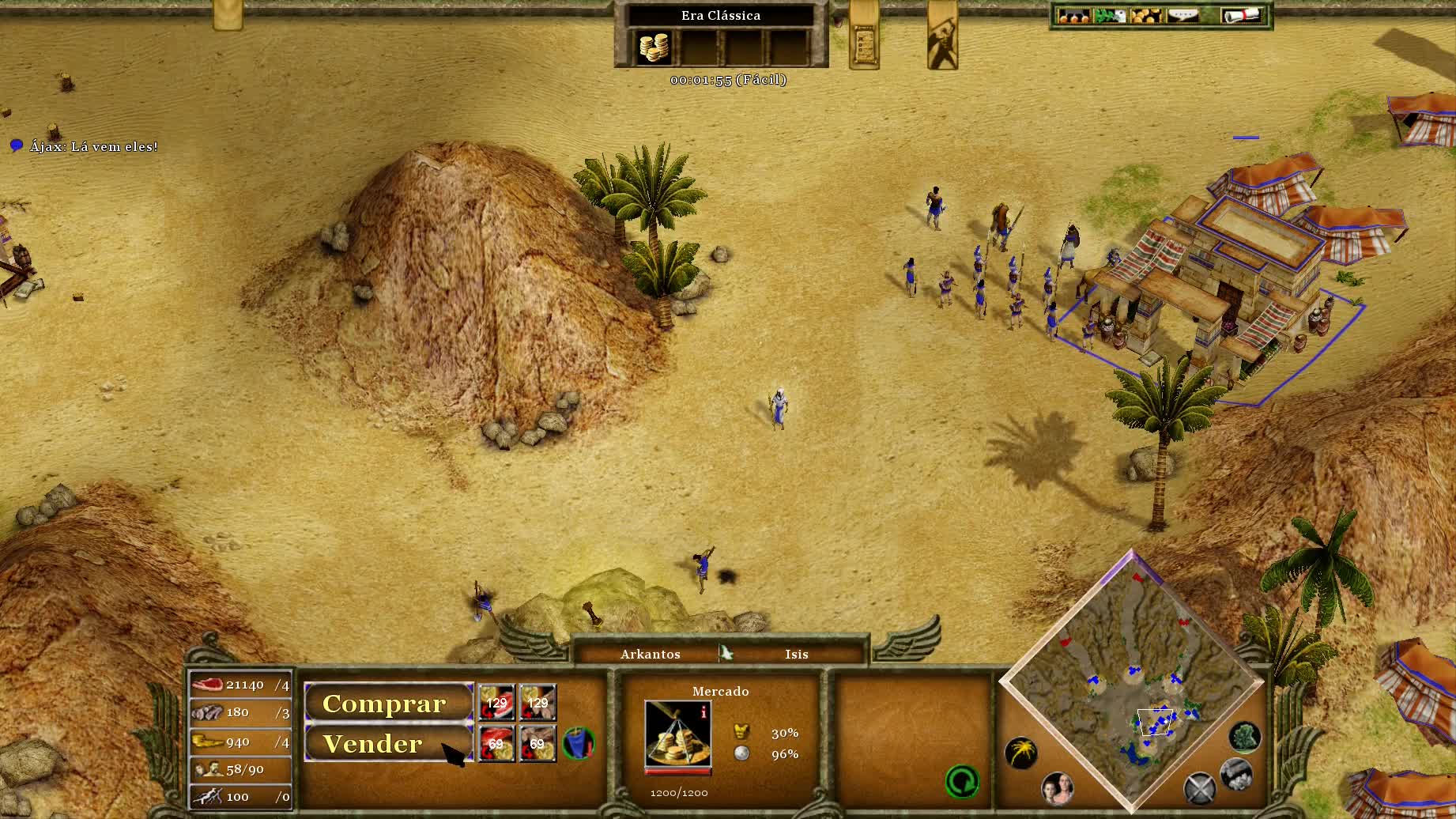Toggle the resource pile minimap filter
The width and height of the screenshot is (1456, 819).
(x=1235, y=774)
